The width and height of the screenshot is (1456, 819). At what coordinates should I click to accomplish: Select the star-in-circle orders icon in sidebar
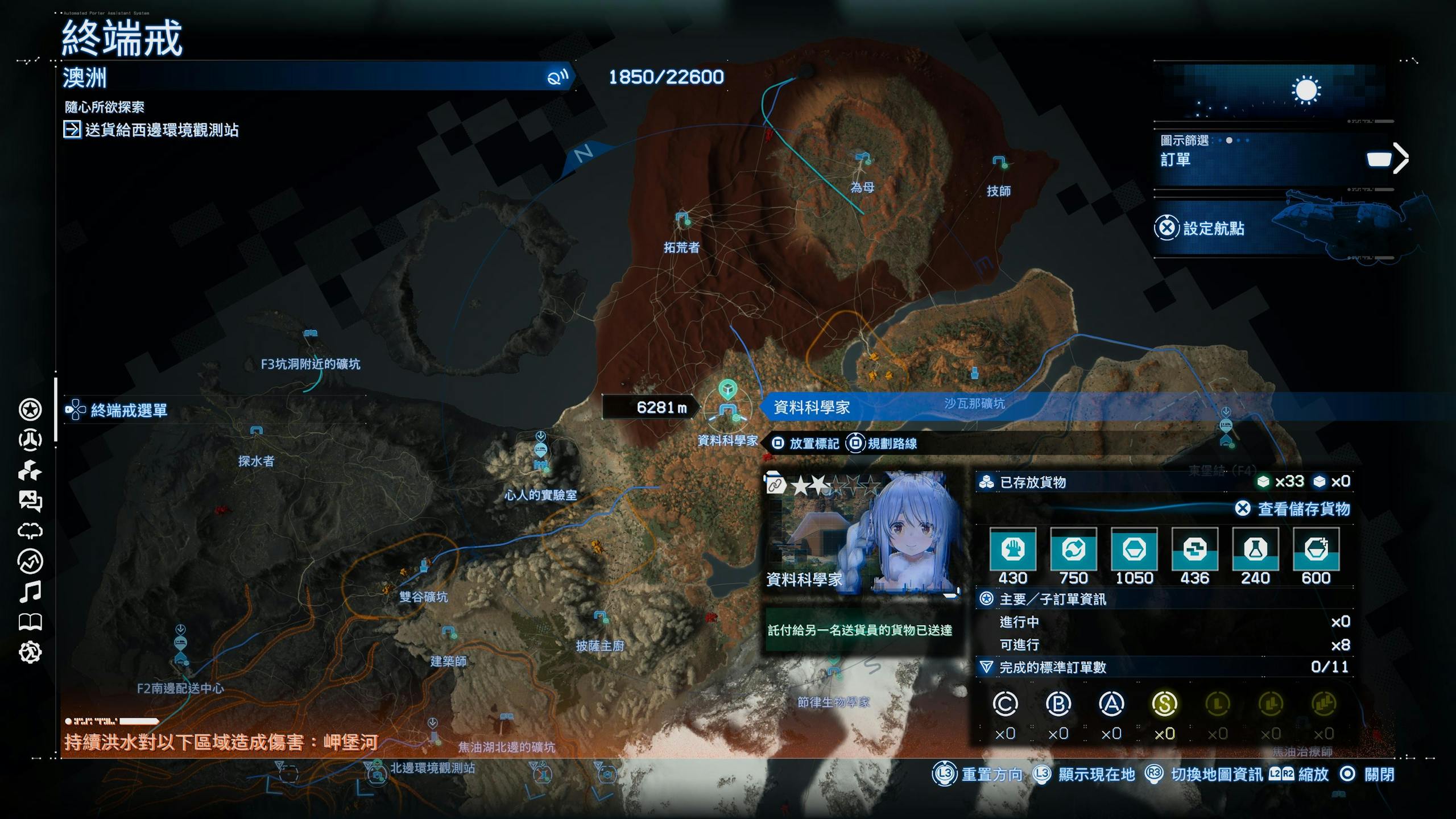point(30,409)
